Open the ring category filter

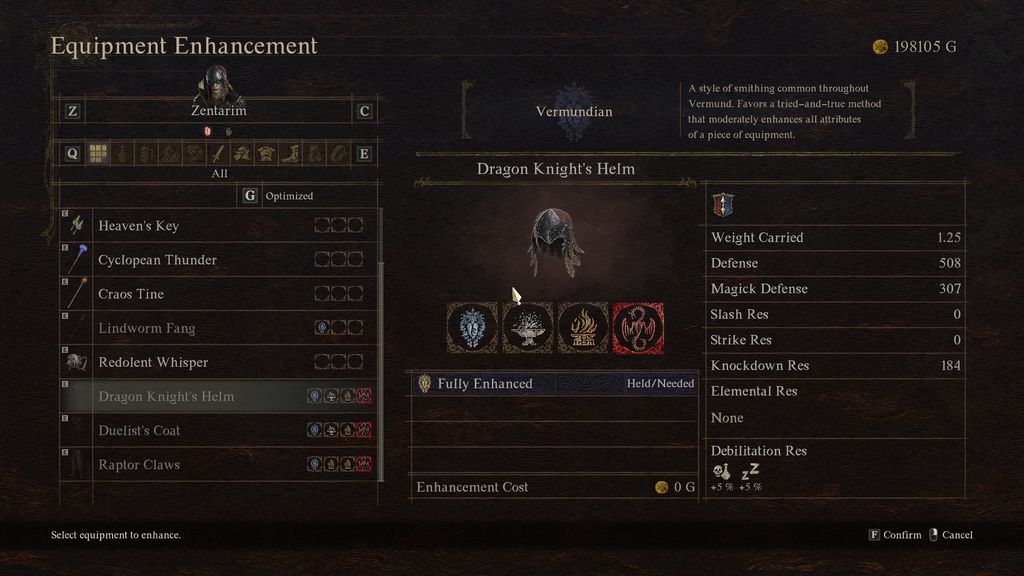[x=338, y=153]
